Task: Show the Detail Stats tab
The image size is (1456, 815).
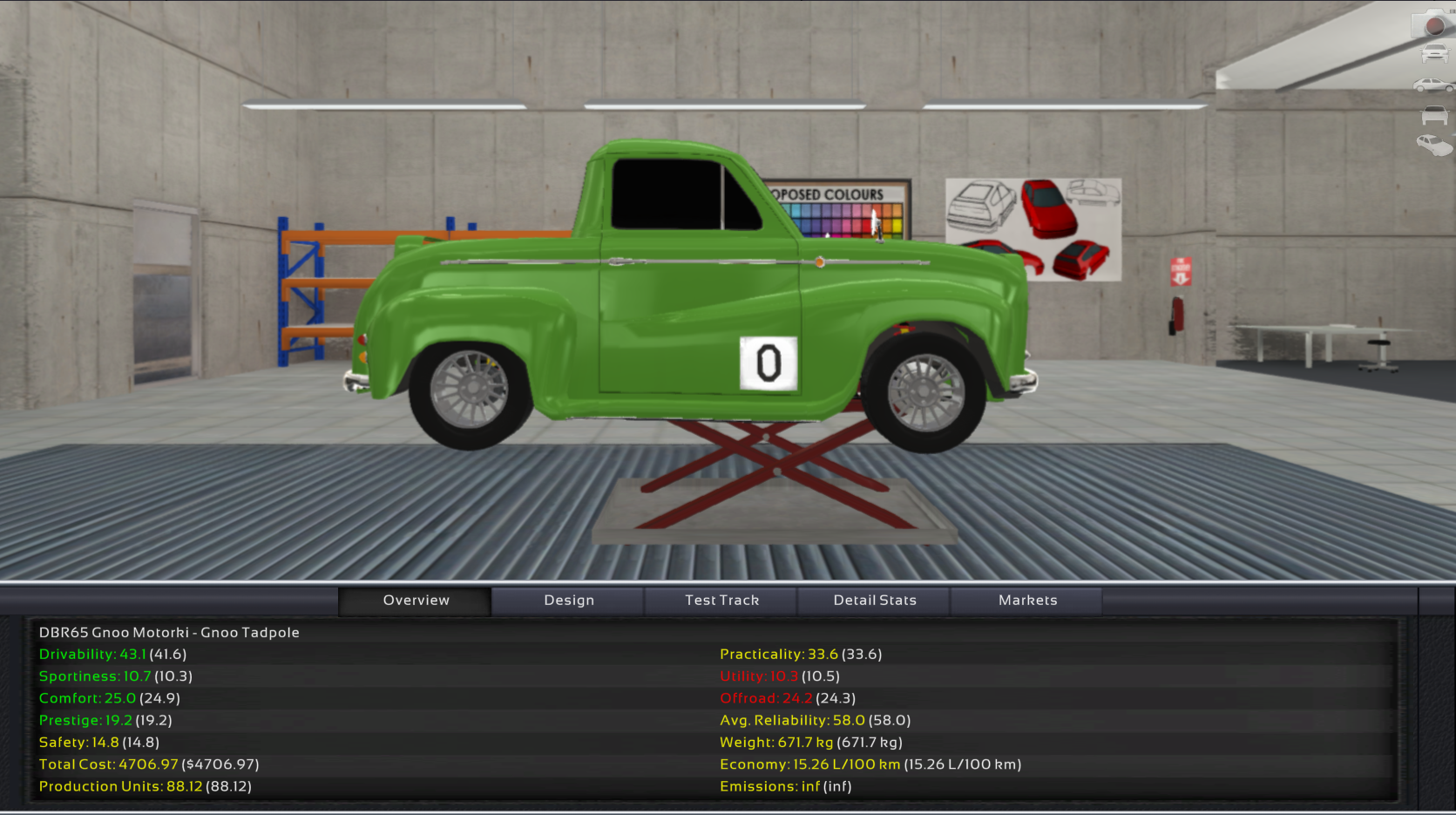Action: point(874,601)
